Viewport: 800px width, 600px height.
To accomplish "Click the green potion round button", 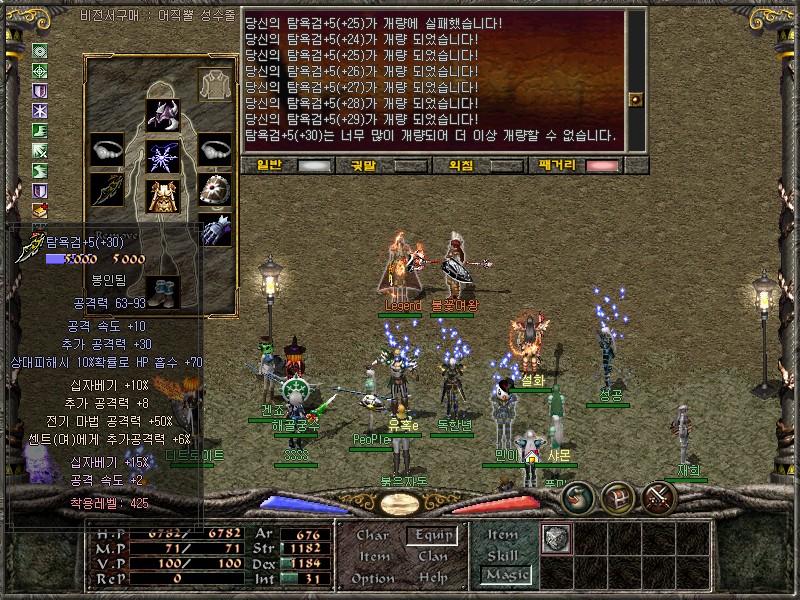I will 578,497.
